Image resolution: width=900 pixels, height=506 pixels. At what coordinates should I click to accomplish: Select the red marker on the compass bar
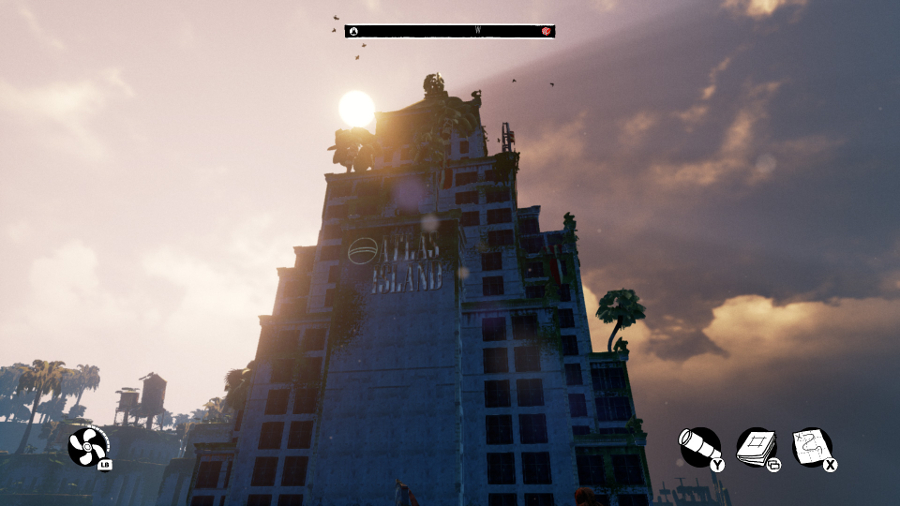pos(546,31)
